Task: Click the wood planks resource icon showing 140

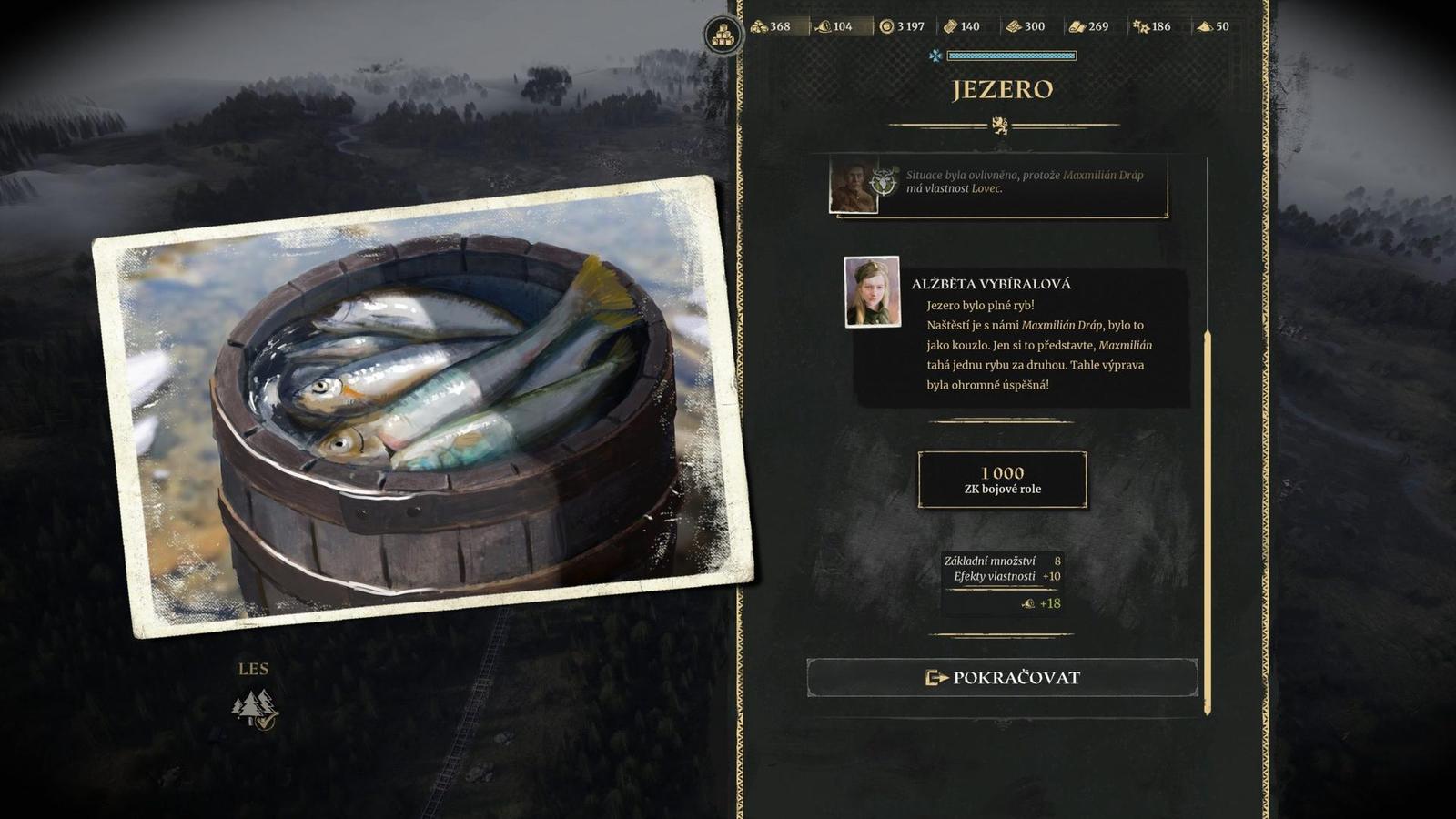Action: click(949, 27)
